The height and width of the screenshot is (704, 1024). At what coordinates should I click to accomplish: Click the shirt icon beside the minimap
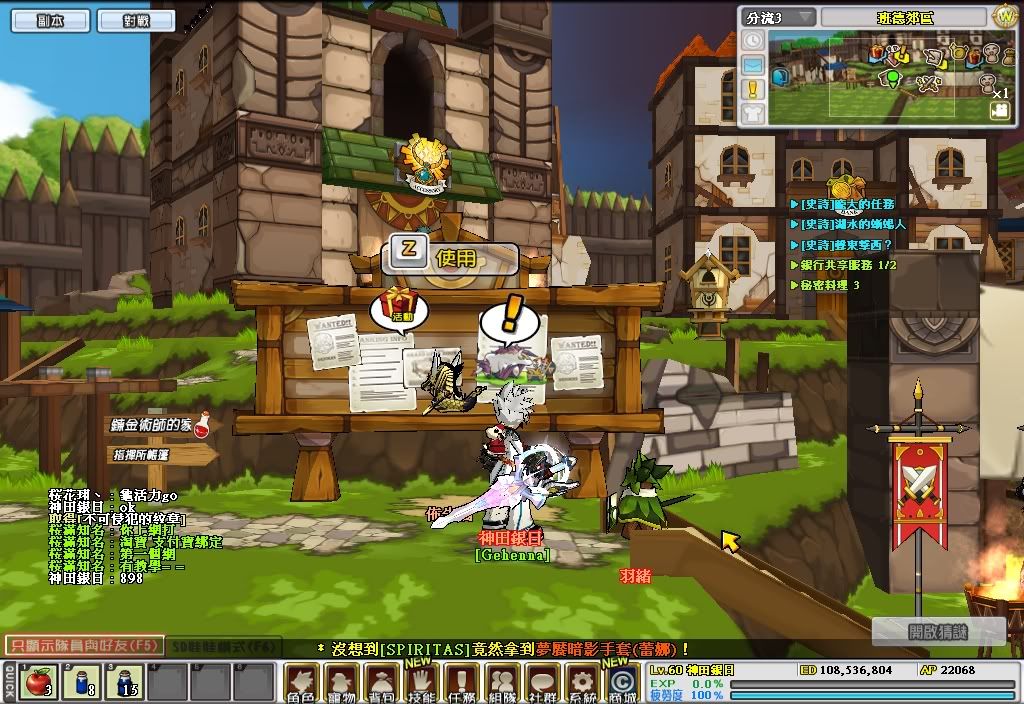point(752,113)
